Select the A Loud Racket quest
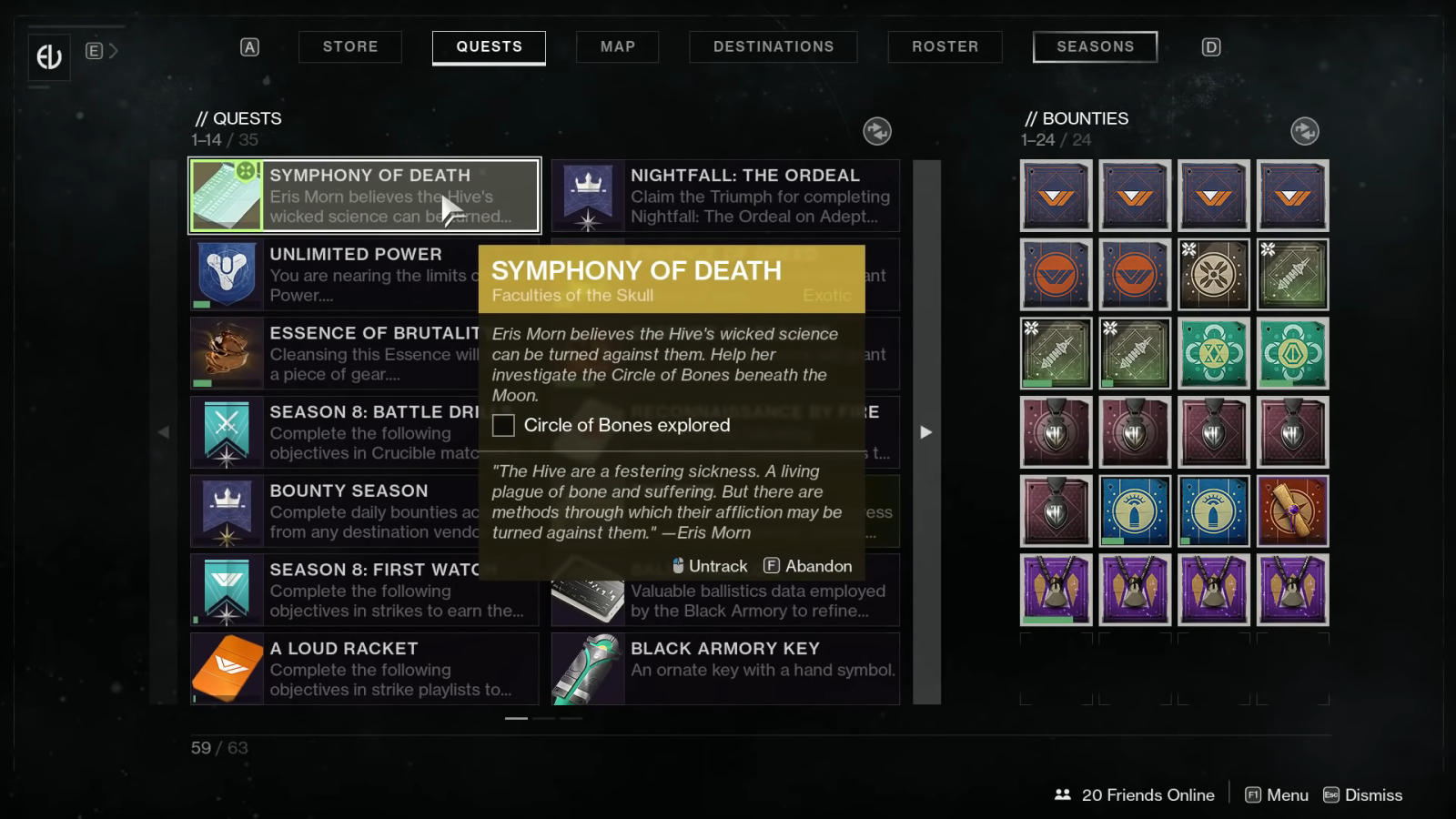The image size is (1456, 819). pos(364,668)
